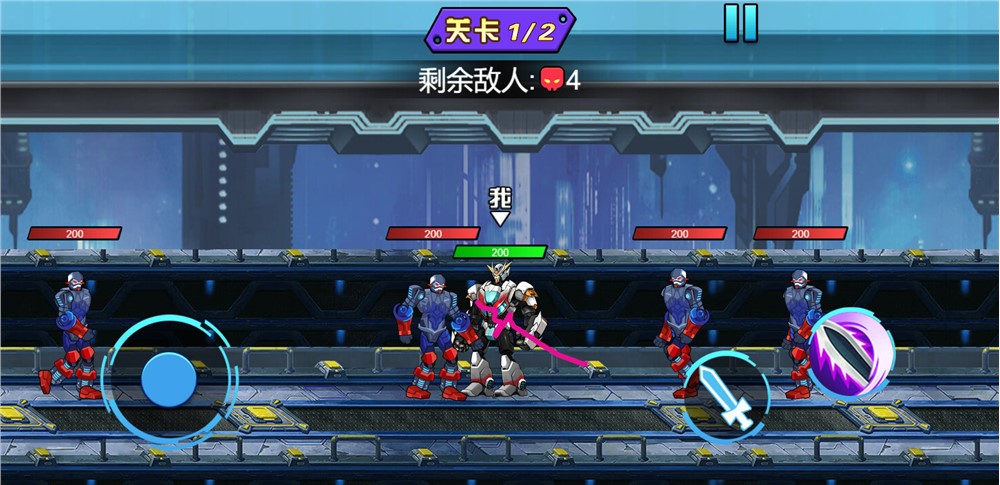
Task: Pause the game with the pause button
Action: [741, 23]
